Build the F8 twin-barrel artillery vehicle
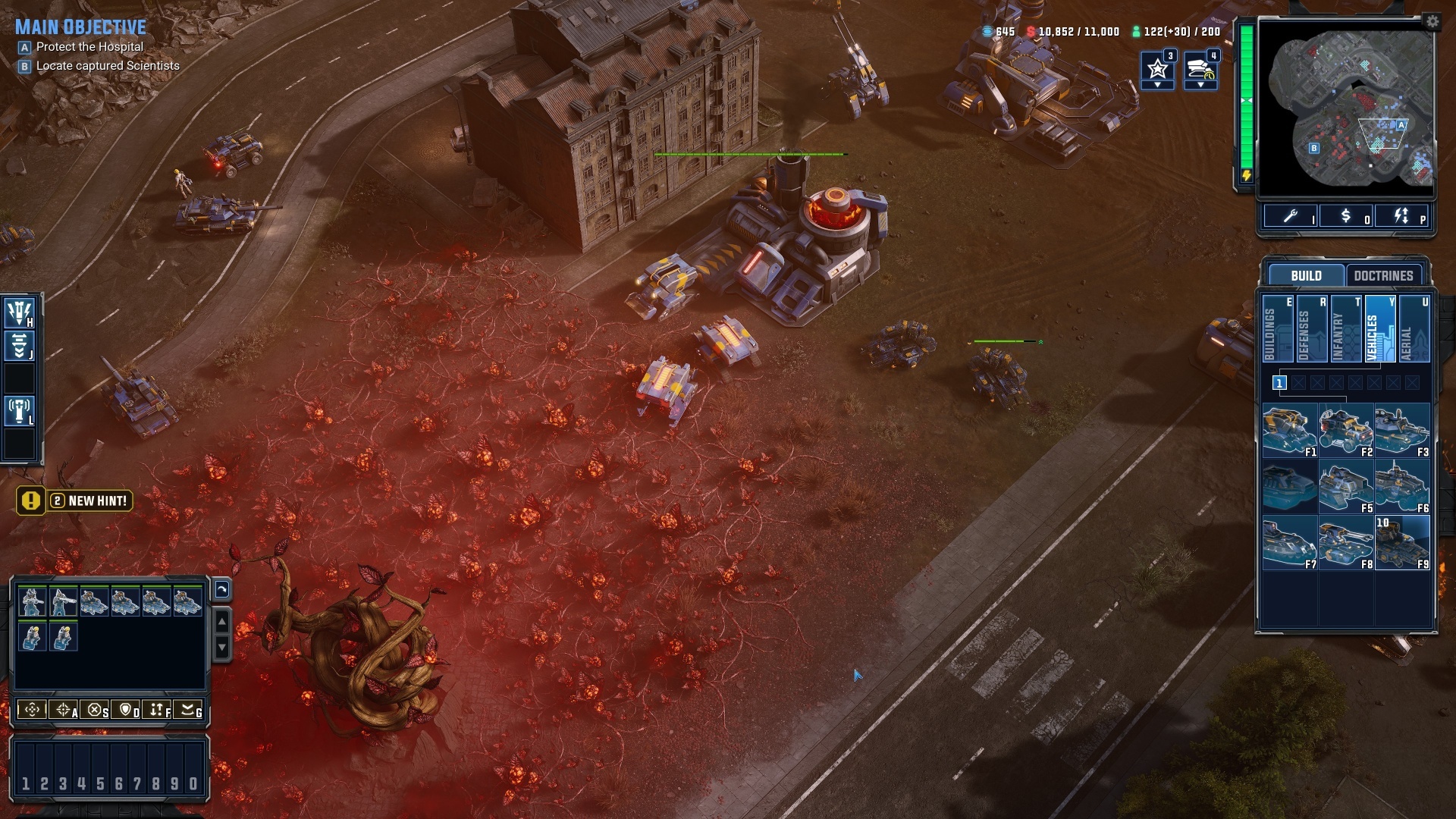The image size is (1456, 819). [1345, 543]
